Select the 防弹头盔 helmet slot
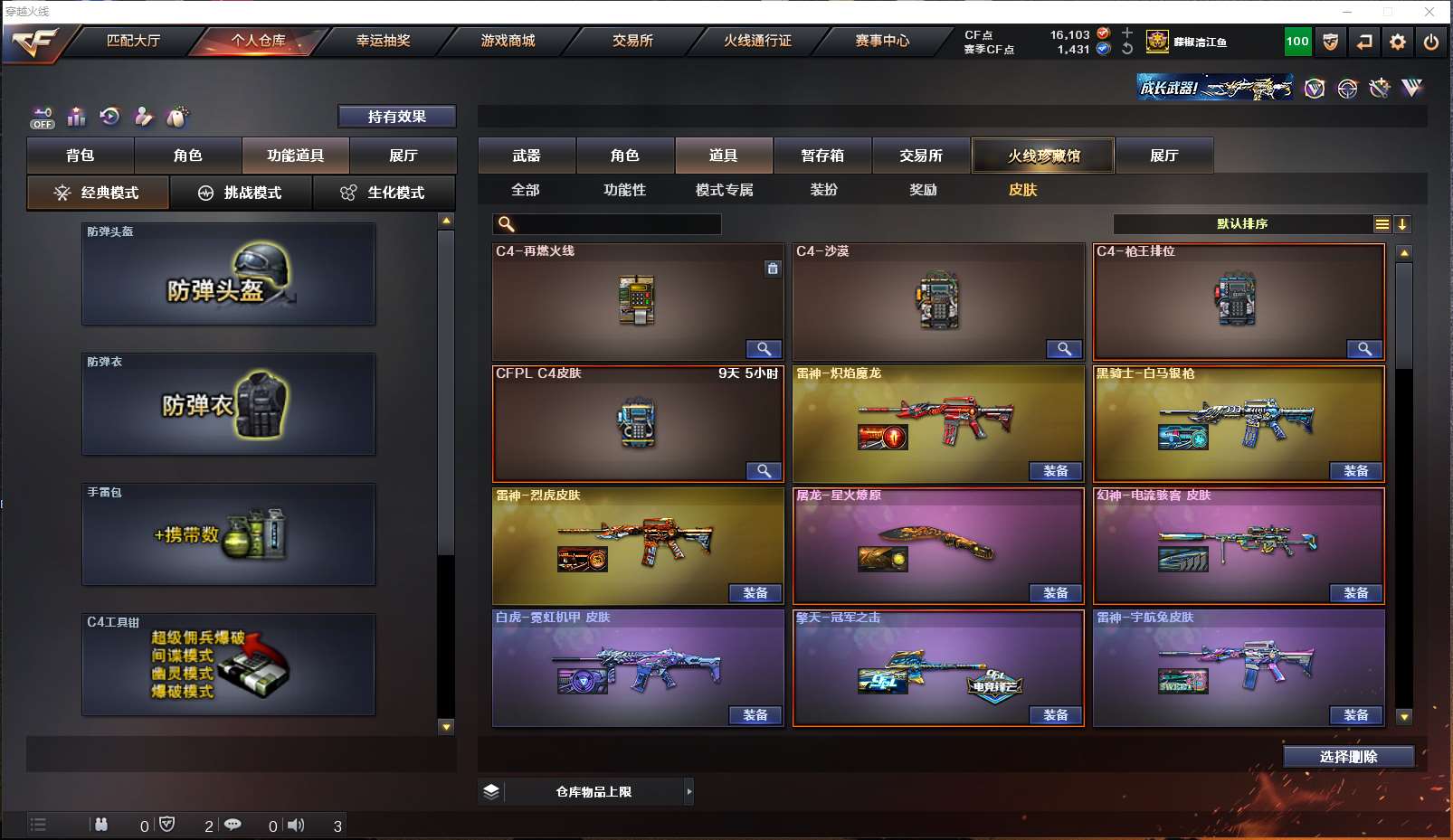1453x840 pixels. click(x=228, y=275)
